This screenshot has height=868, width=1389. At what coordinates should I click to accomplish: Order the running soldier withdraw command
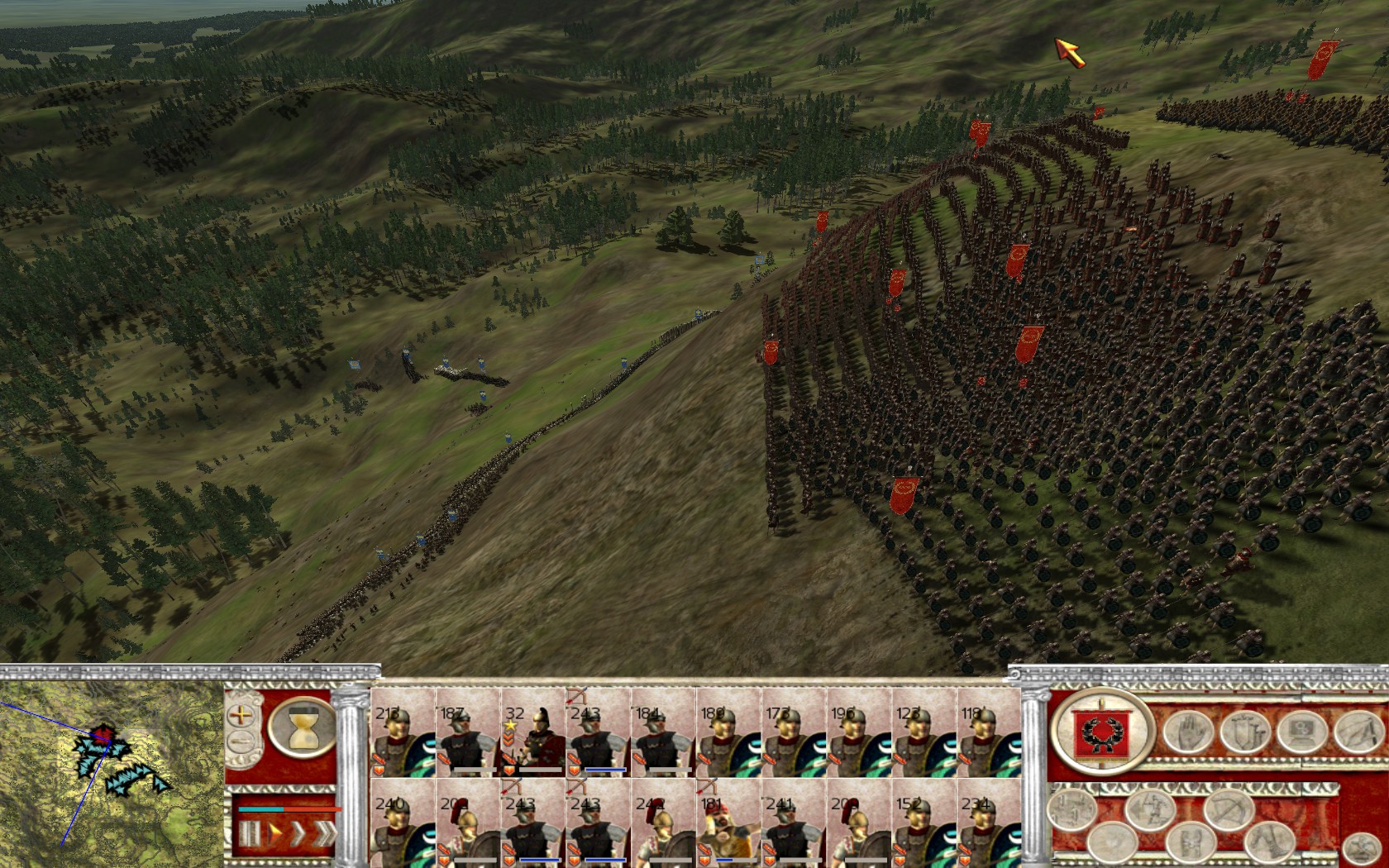(1150, 811)
